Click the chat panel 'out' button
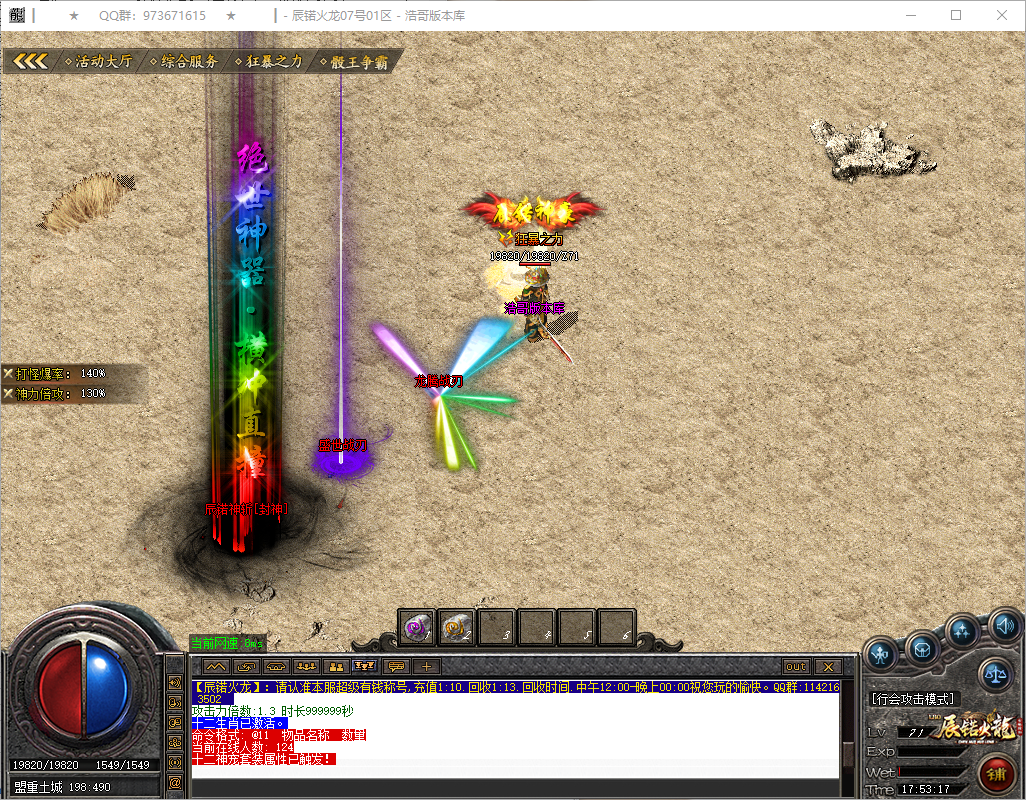Screen dimensions: 1026x800 tap(796, 666)
